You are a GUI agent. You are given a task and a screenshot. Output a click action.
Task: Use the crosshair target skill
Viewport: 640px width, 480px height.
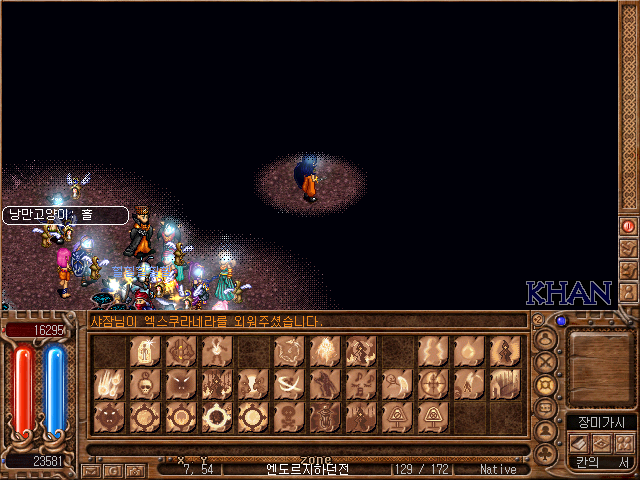tap(433, 384)
